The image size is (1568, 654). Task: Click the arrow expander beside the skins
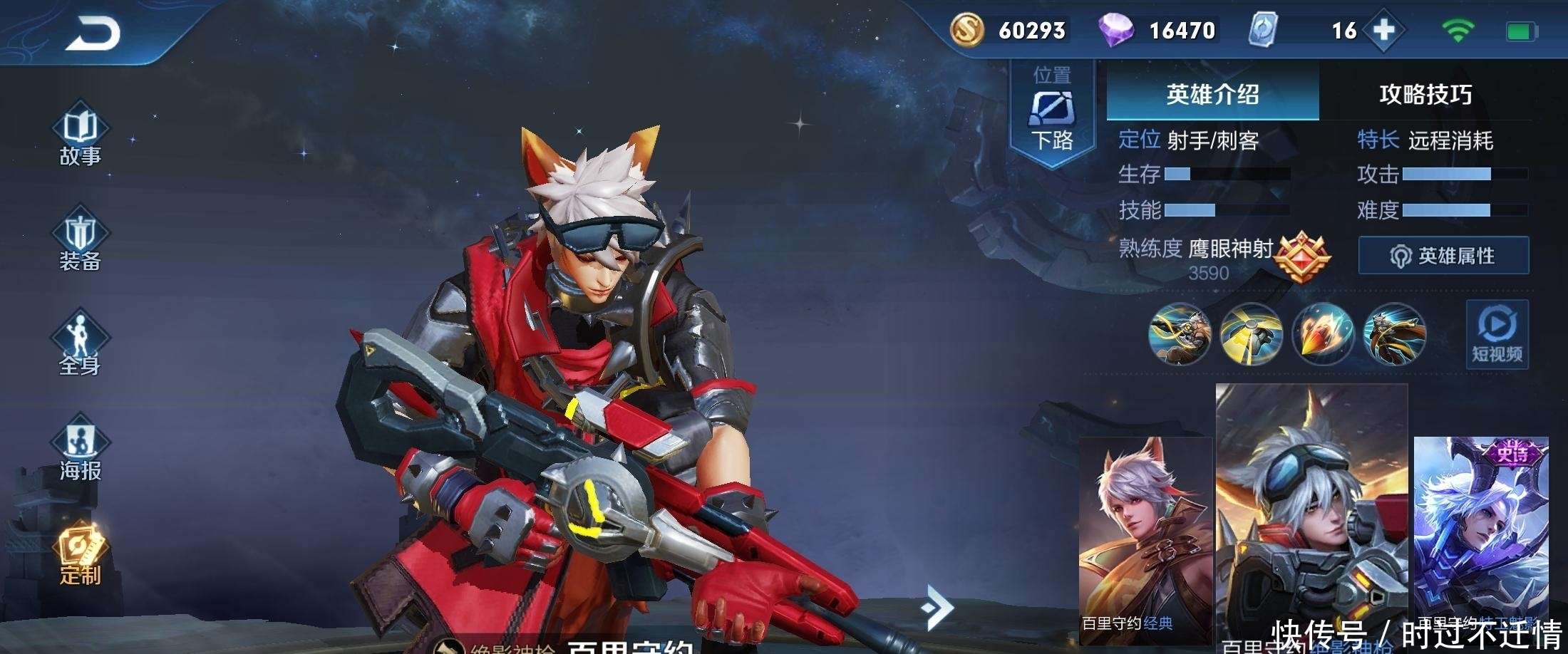(938, 608)
